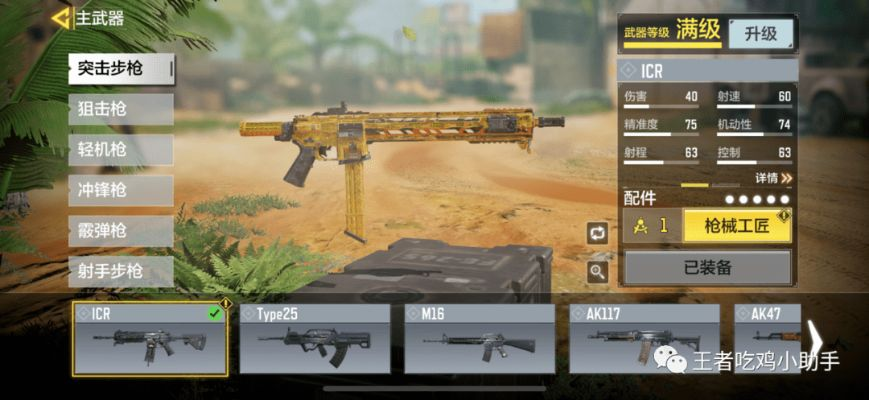This screenshot has height=400, width=869.
Task: Click the 升级 upgrade button
Action: pyautogui.click(x=760, y=33)
